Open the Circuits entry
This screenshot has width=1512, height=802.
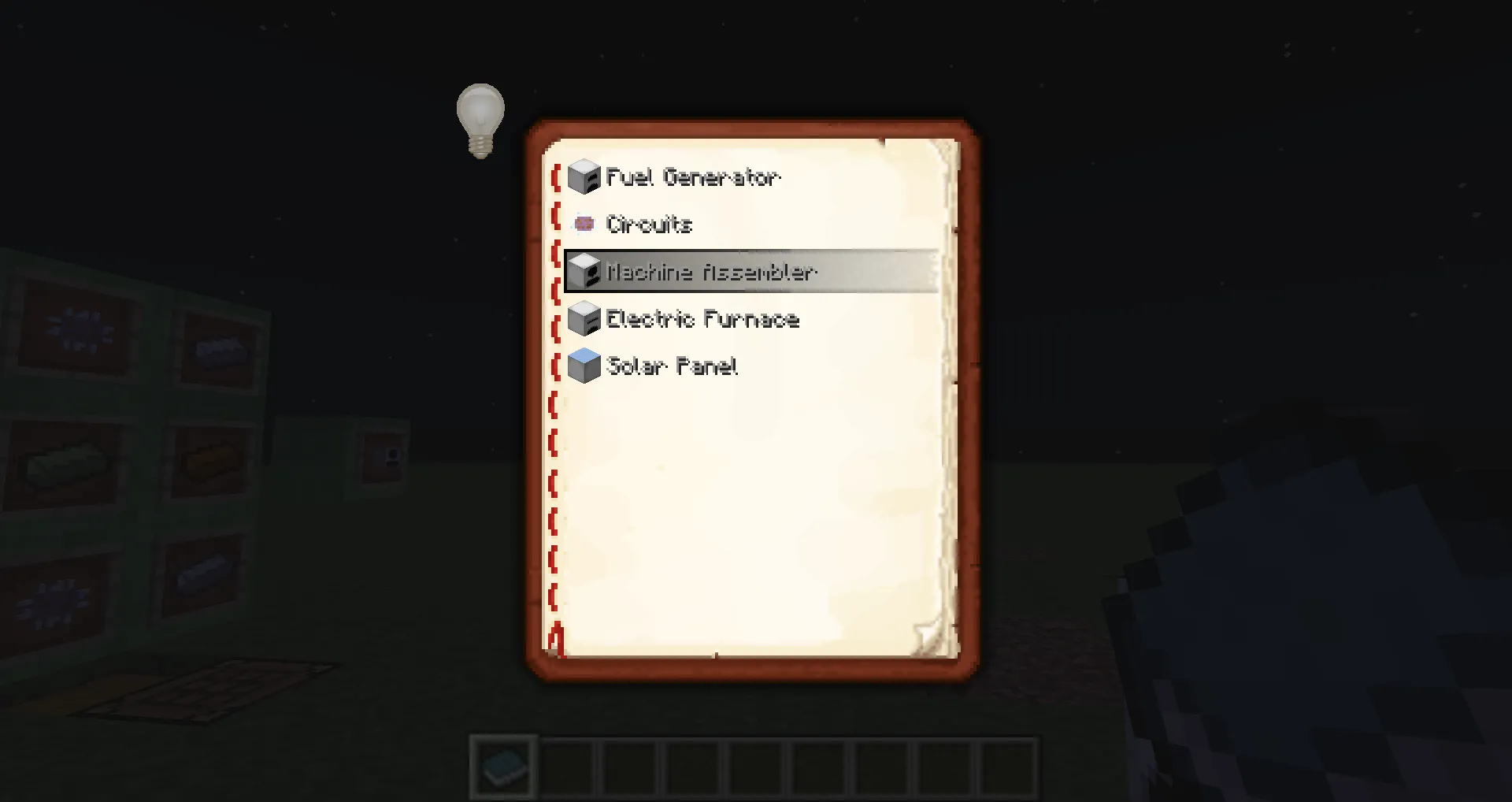(650, 224)
